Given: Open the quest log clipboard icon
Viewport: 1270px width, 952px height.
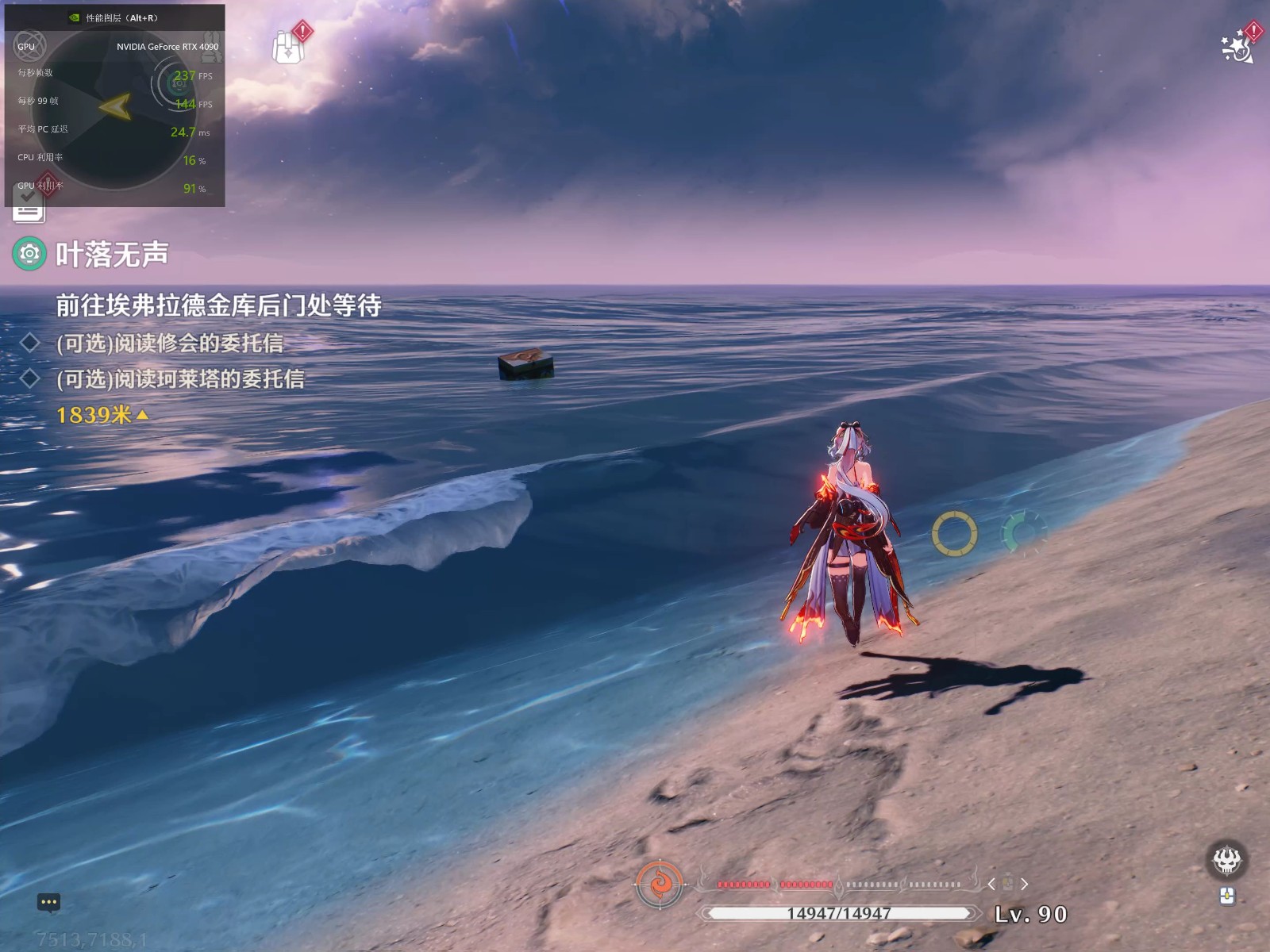Looking at the screenshot, I should (x=29, y=208).
